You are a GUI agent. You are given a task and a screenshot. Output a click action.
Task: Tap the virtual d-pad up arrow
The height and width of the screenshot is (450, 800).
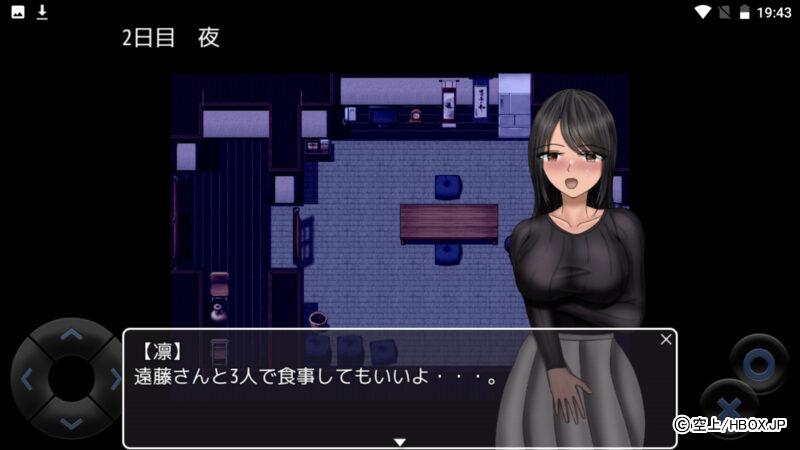coord(70,335)
